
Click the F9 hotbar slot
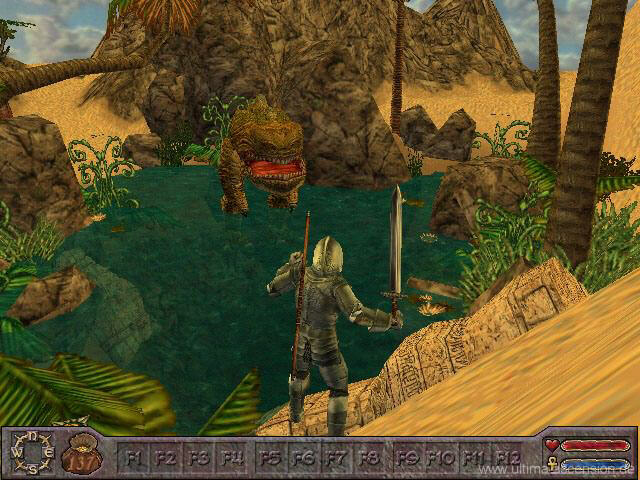[408, 457]
